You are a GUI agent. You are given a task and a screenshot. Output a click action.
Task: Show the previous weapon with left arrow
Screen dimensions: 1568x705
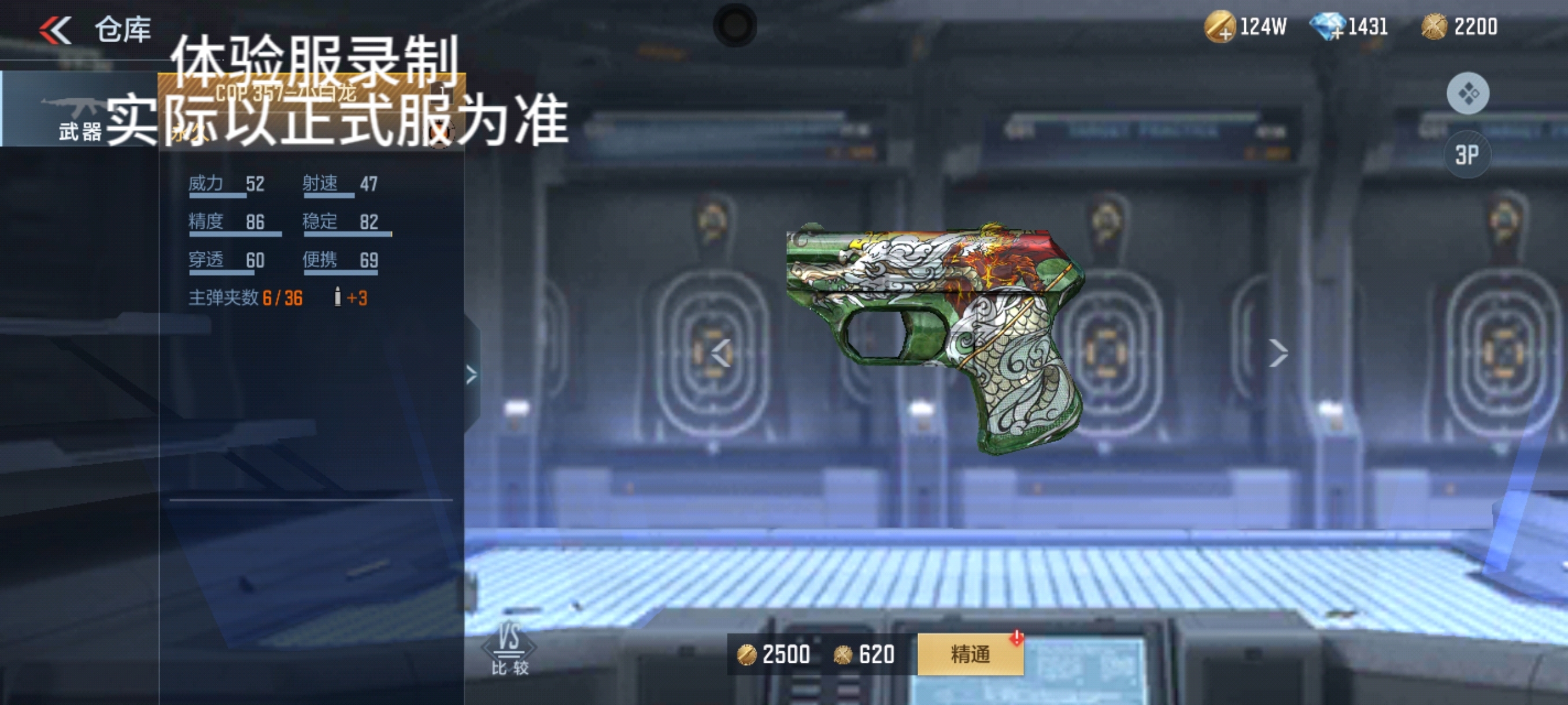(722, 353)
